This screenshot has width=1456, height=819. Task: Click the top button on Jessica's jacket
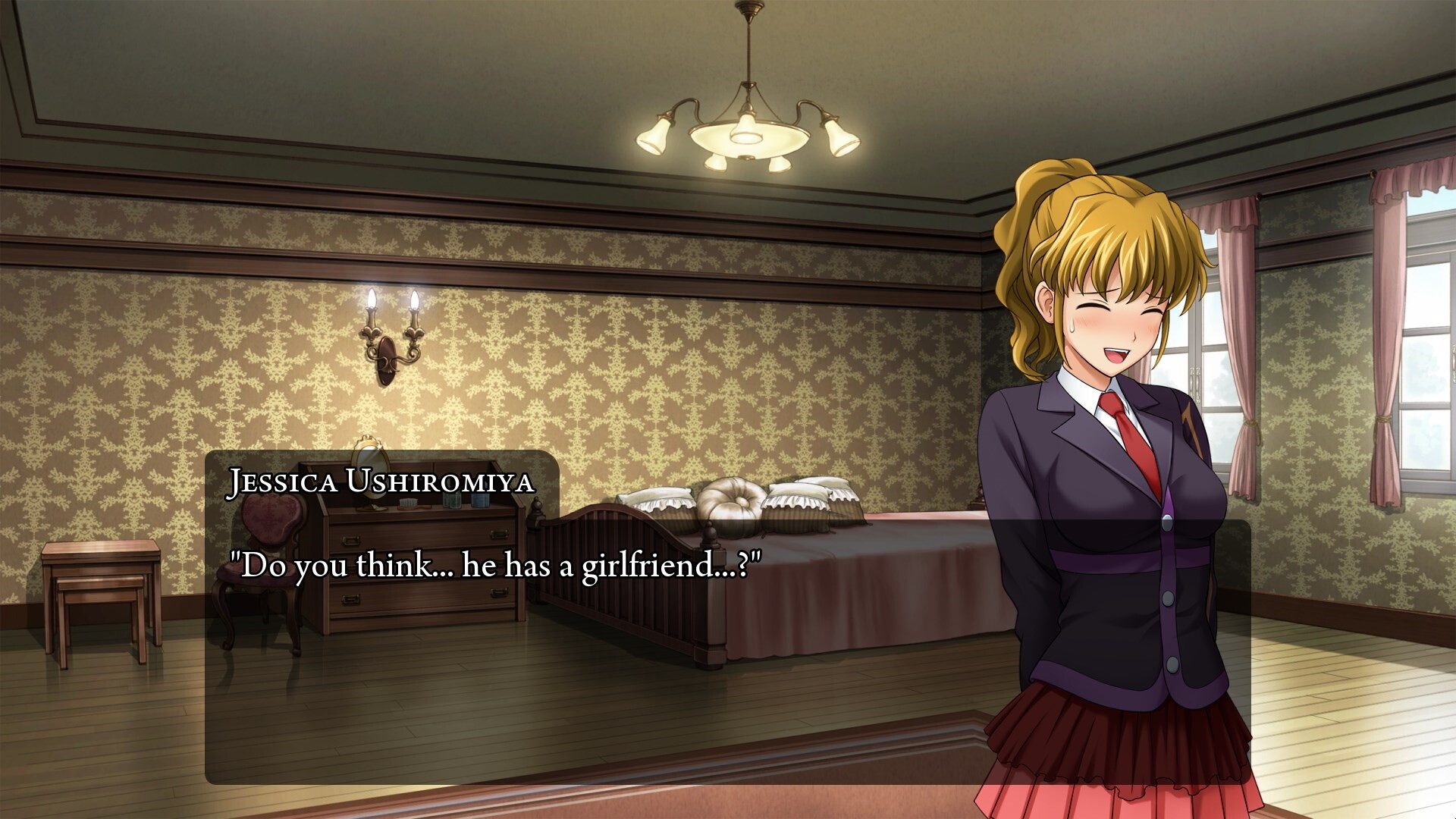coord(1167,523)
